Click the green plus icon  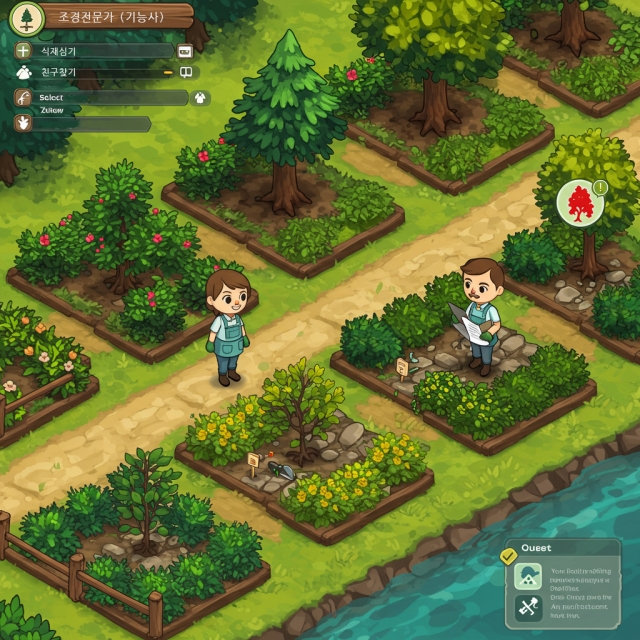23,50
